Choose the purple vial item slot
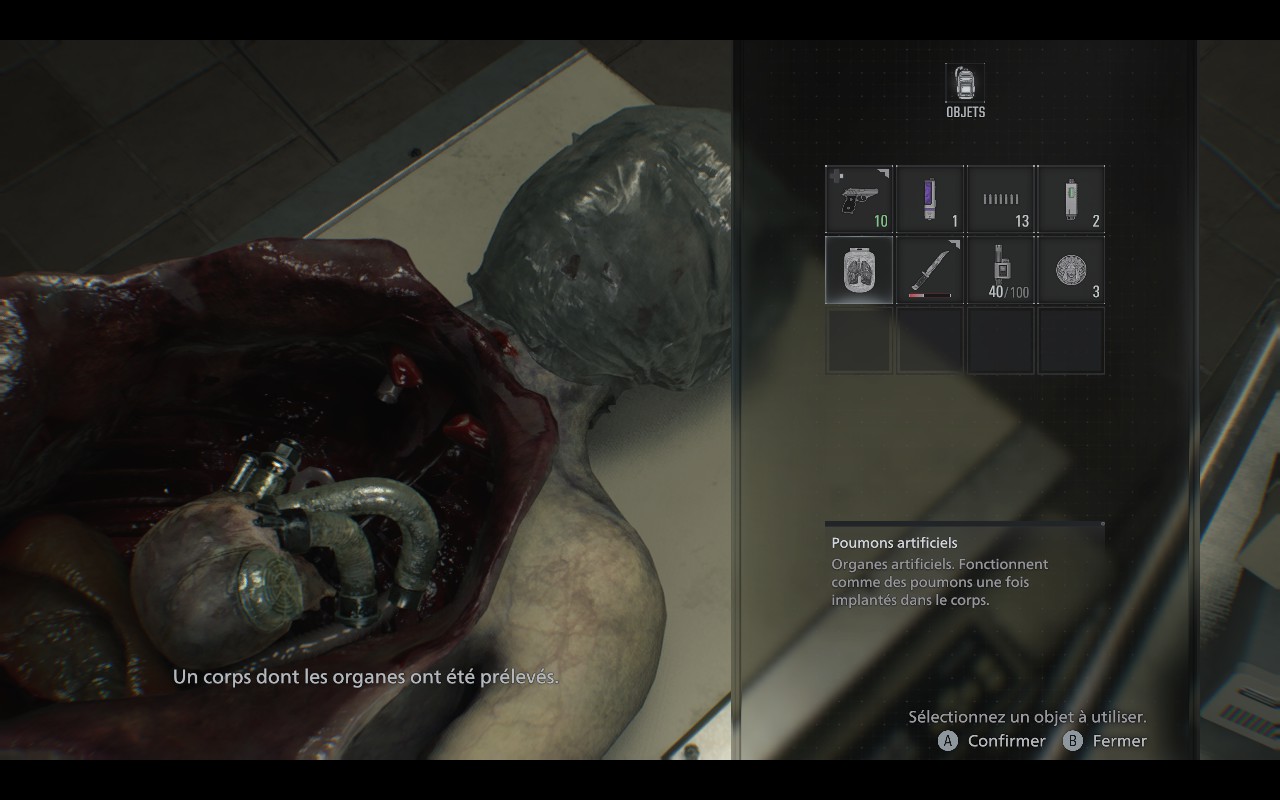The height and width of the screenshot is (800, 1280). click(x=930, y=199)
